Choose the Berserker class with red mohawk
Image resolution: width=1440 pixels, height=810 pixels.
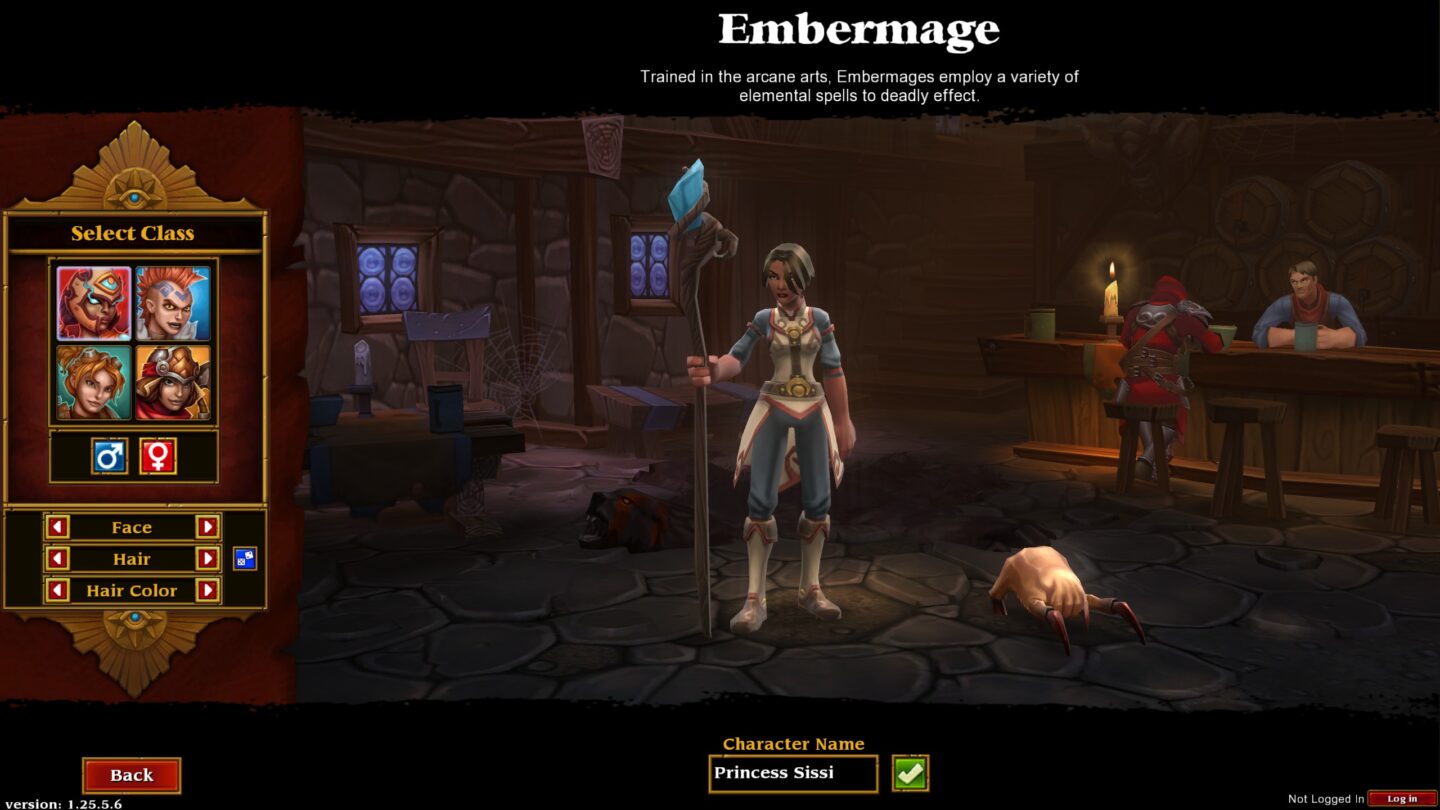pyautogui.click(x=173, y=303)
